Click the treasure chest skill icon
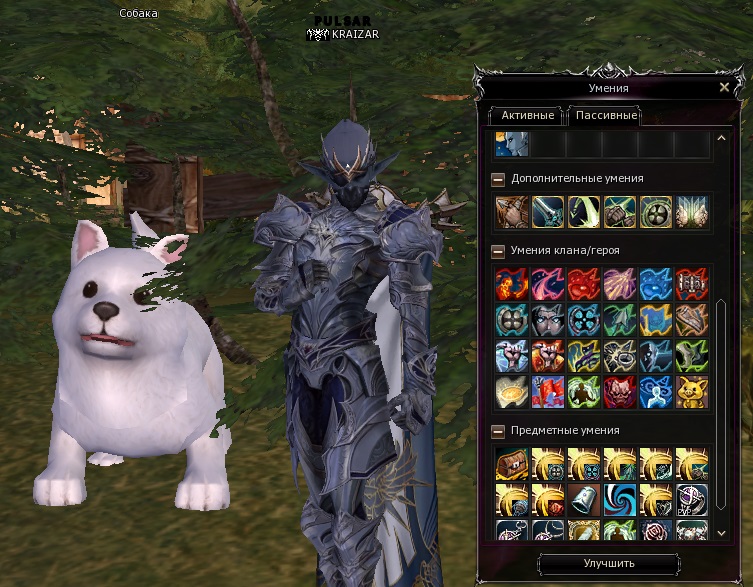This screenshot has height=587, width=753. click(511, 463)
